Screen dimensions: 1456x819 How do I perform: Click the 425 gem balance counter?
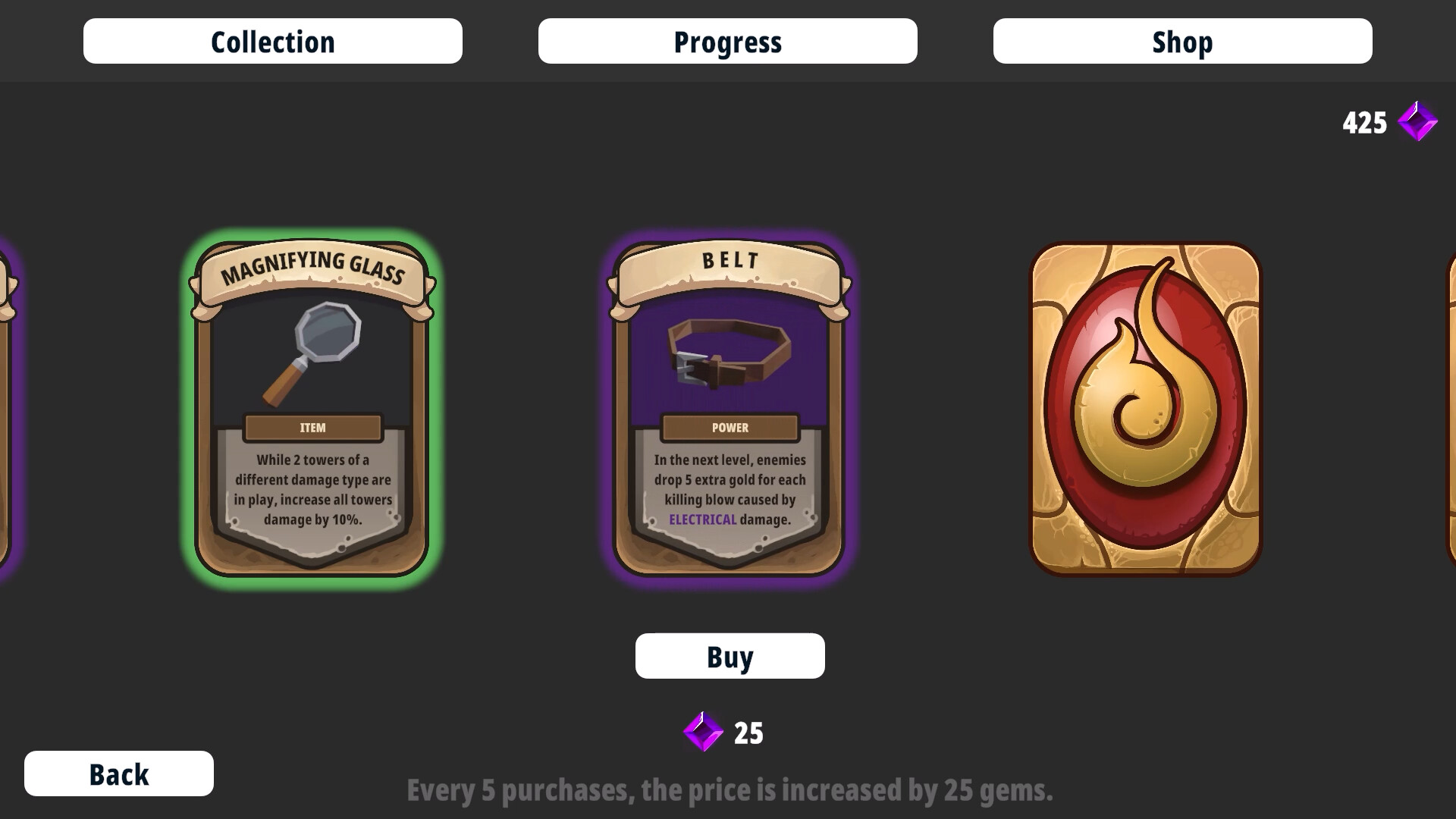[1366, 121]
